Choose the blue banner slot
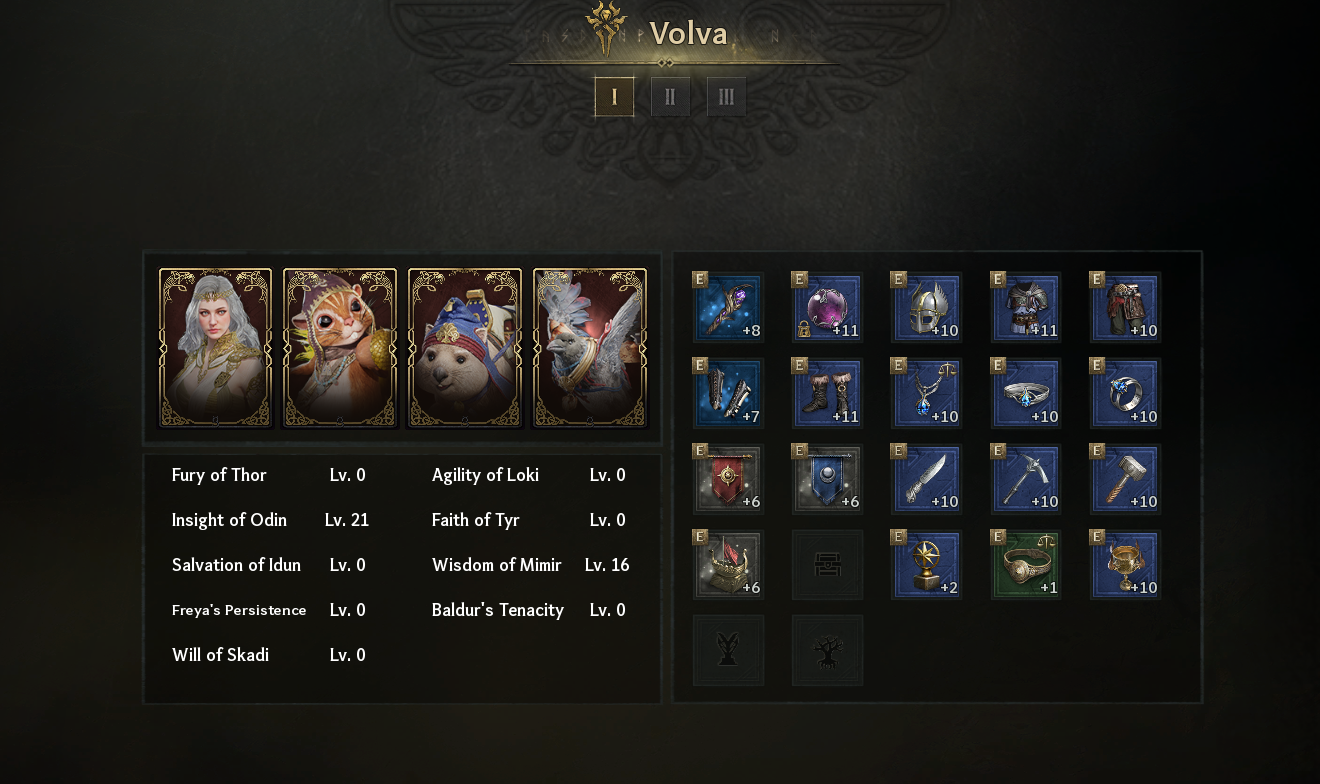1320x784 pixels. 827,480
